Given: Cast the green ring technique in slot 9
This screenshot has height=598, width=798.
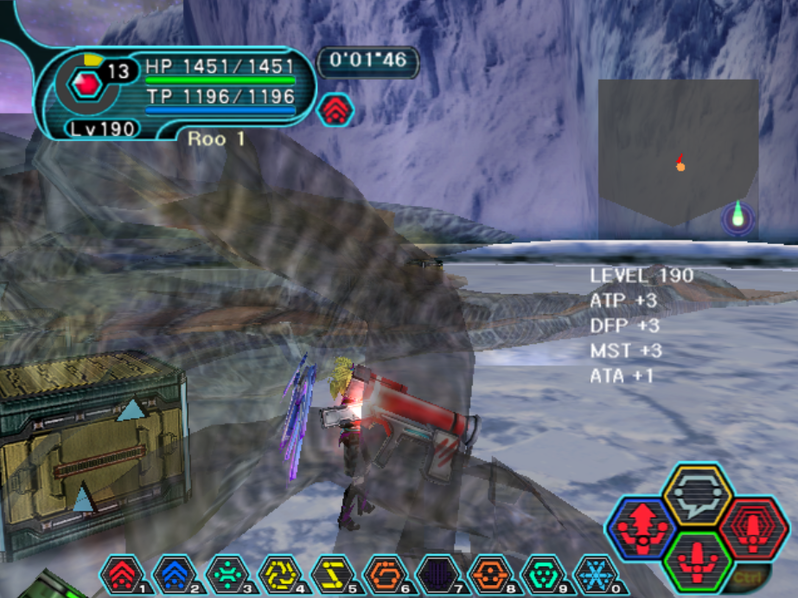Looking at the screenshot, I should [x=543, y=575].
